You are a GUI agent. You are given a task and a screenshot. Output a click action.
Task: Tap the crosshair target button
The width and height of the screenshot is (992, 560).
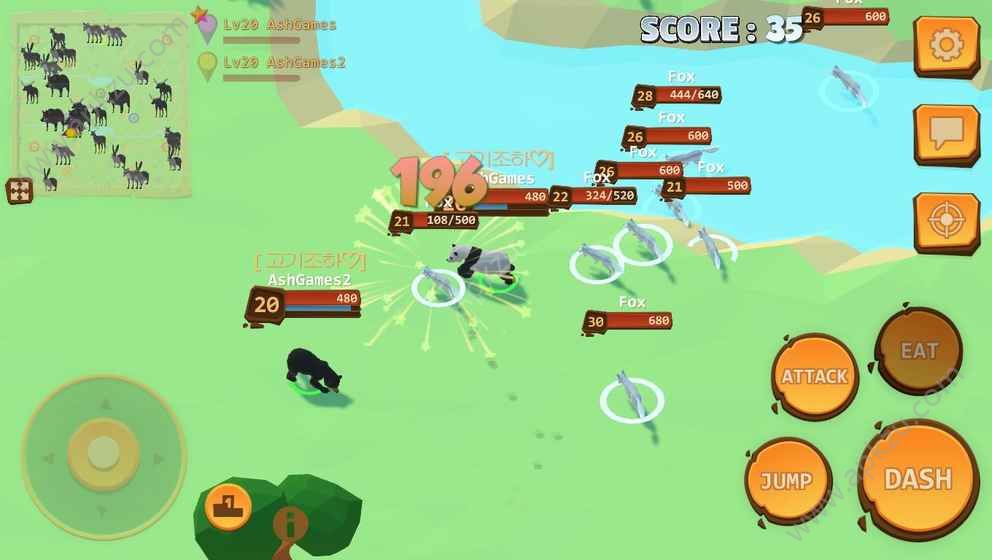[x=945, y=221]
